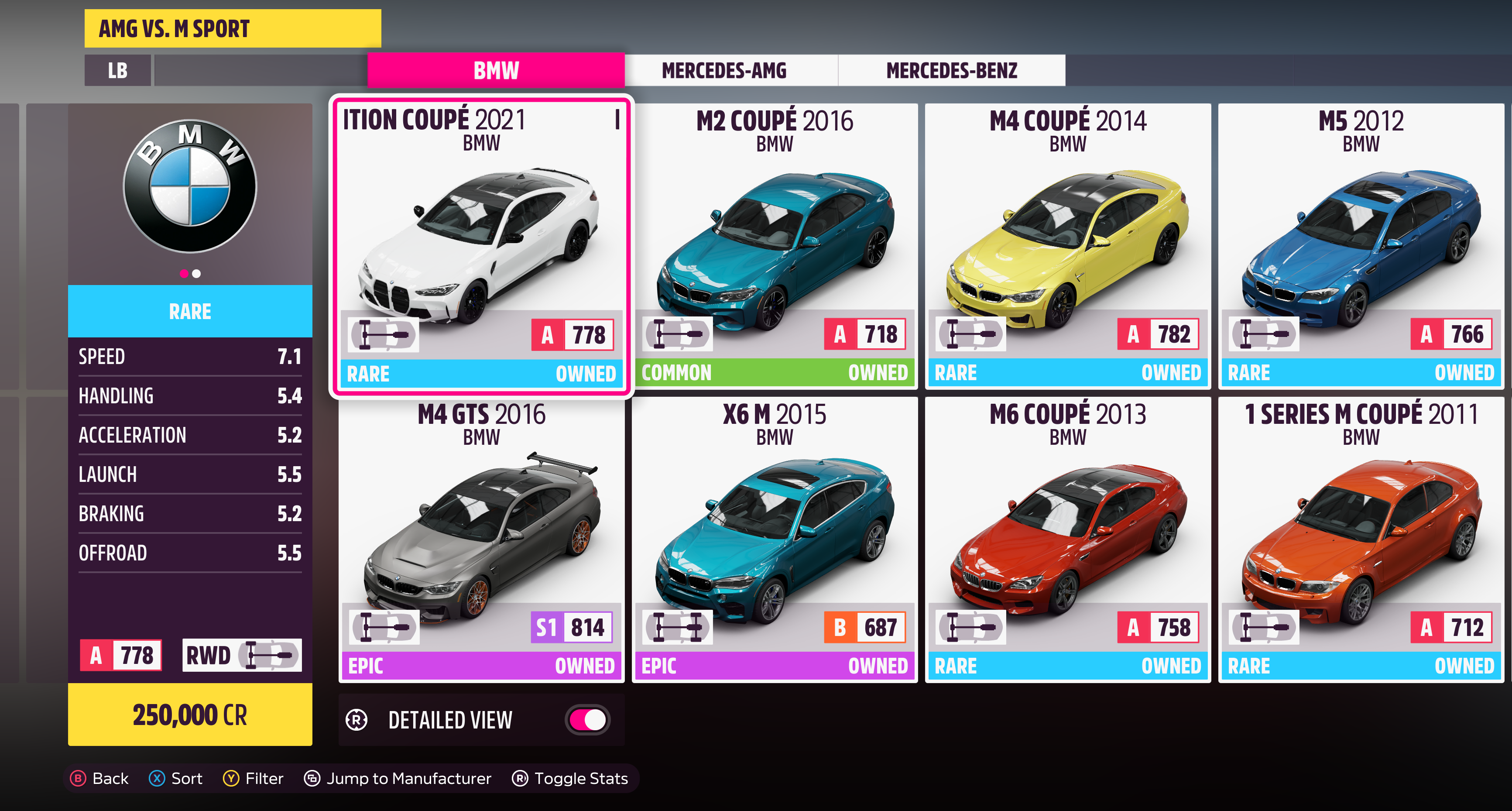The image size is (1512, 811).
Task: Click the 250,000 CR price button
Action: (x=189, y=715)
